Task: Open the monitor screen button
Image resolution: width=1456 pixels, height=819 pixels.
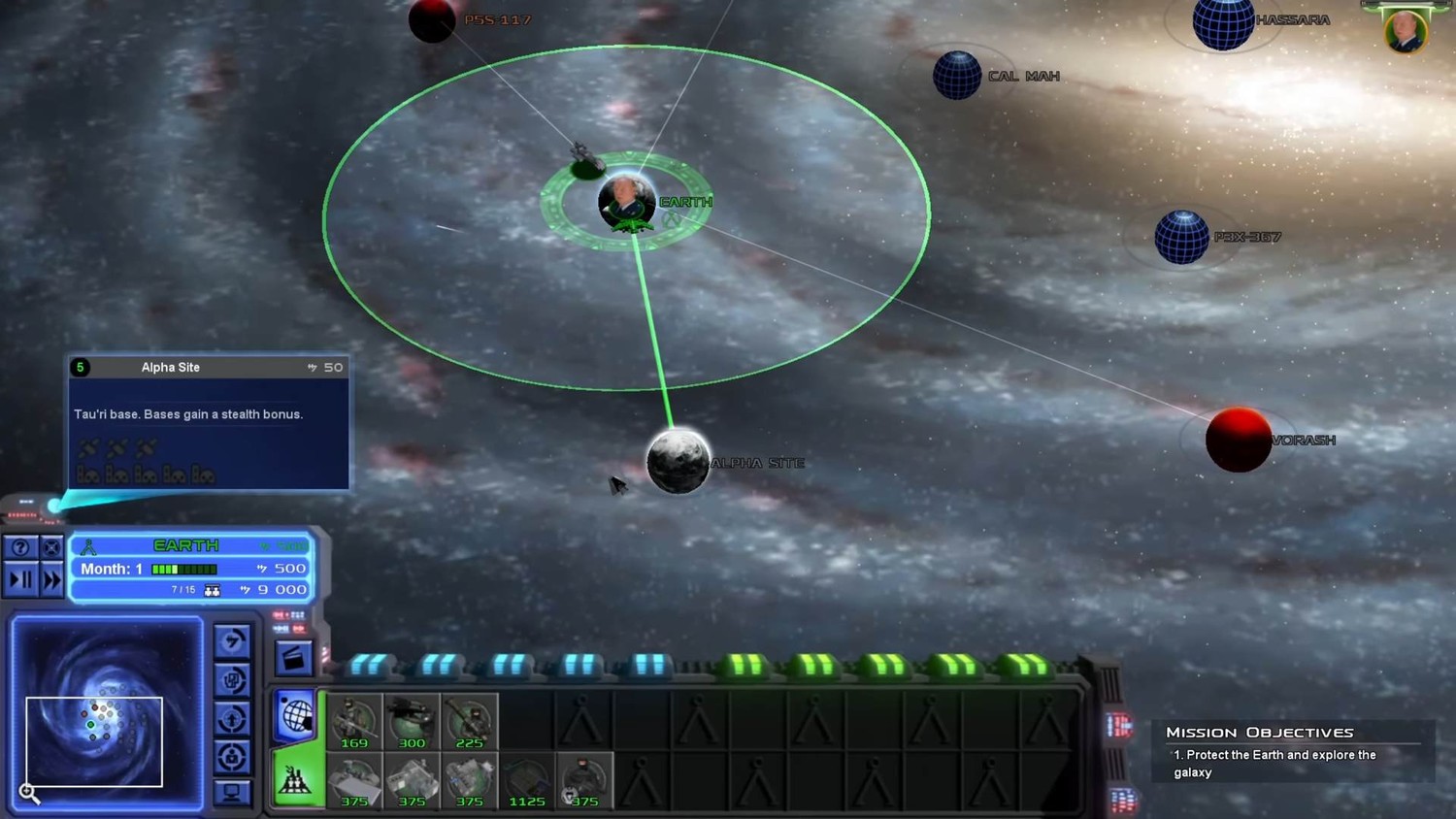Action: pos(231,793)
